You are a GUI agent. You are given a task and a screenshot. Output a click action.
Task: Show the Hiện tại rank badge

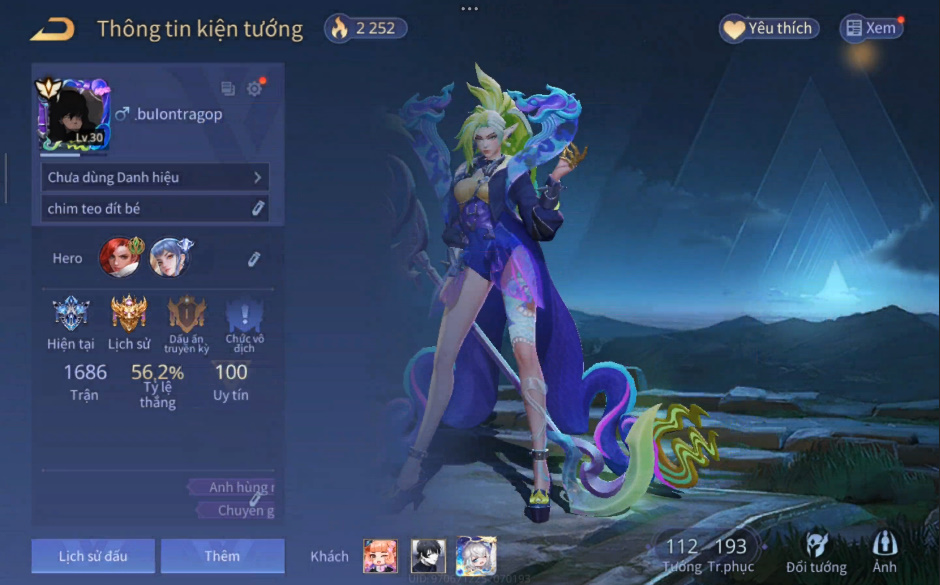tap(71, 316)
